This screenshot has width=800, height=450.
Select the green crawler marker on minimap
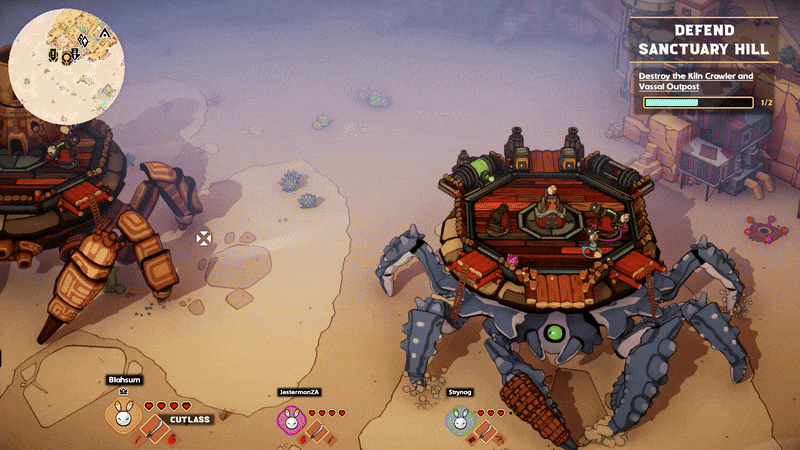point(51,54)
